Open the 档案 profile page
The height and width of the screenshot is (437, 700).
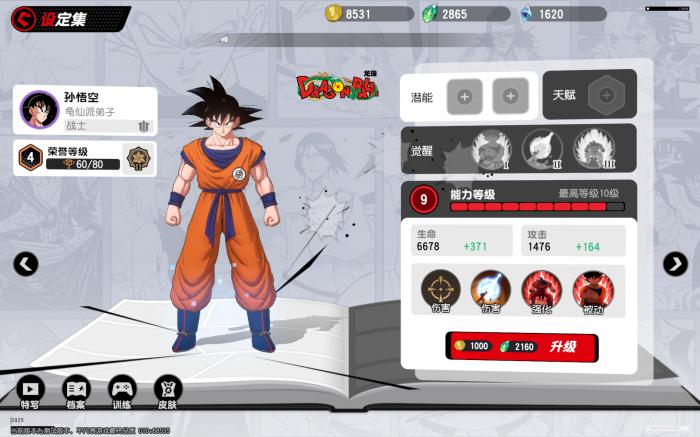click(x=76, y=392)
